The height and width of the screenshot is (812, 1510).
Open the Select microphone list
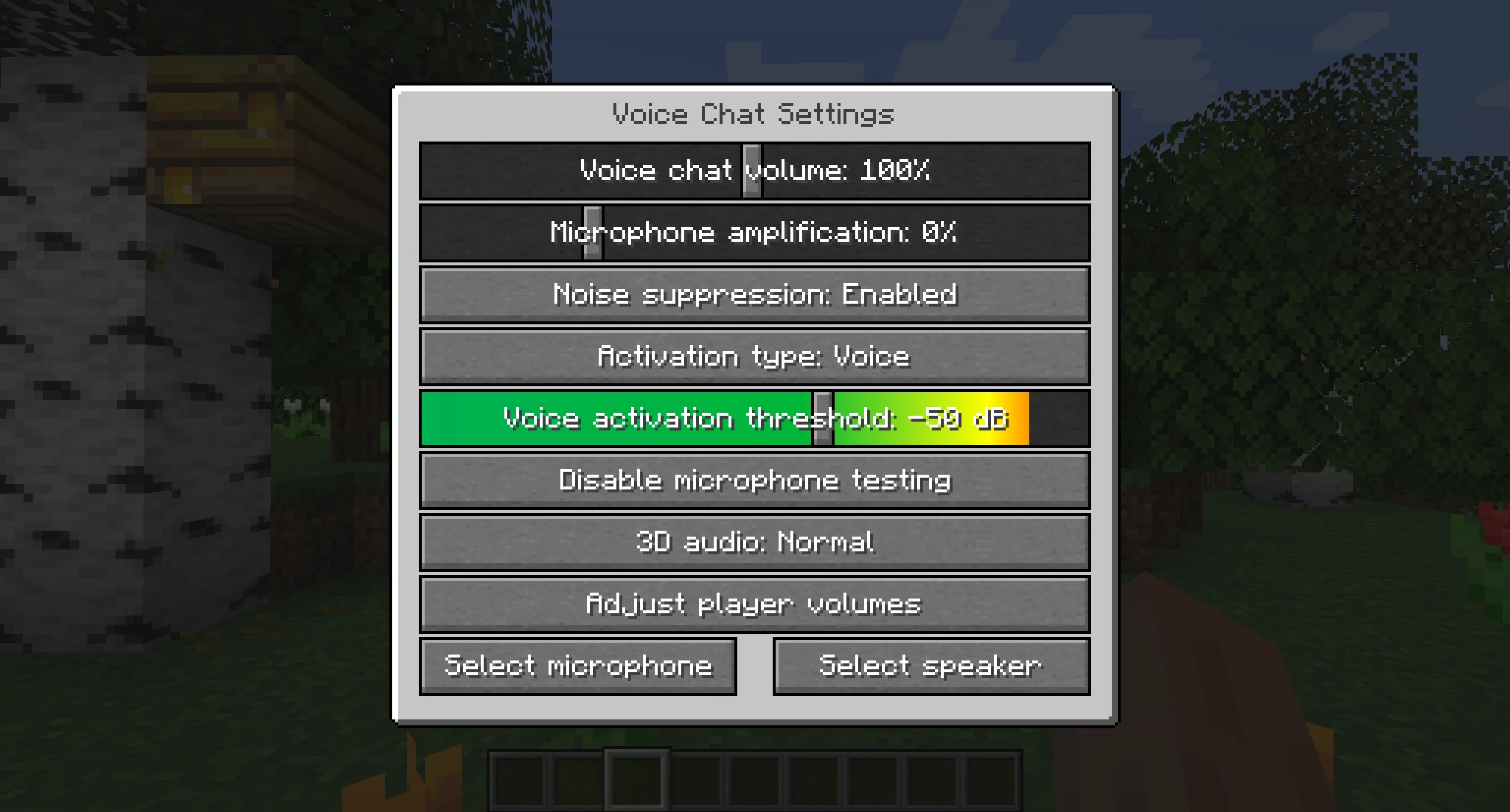(579, 665)
